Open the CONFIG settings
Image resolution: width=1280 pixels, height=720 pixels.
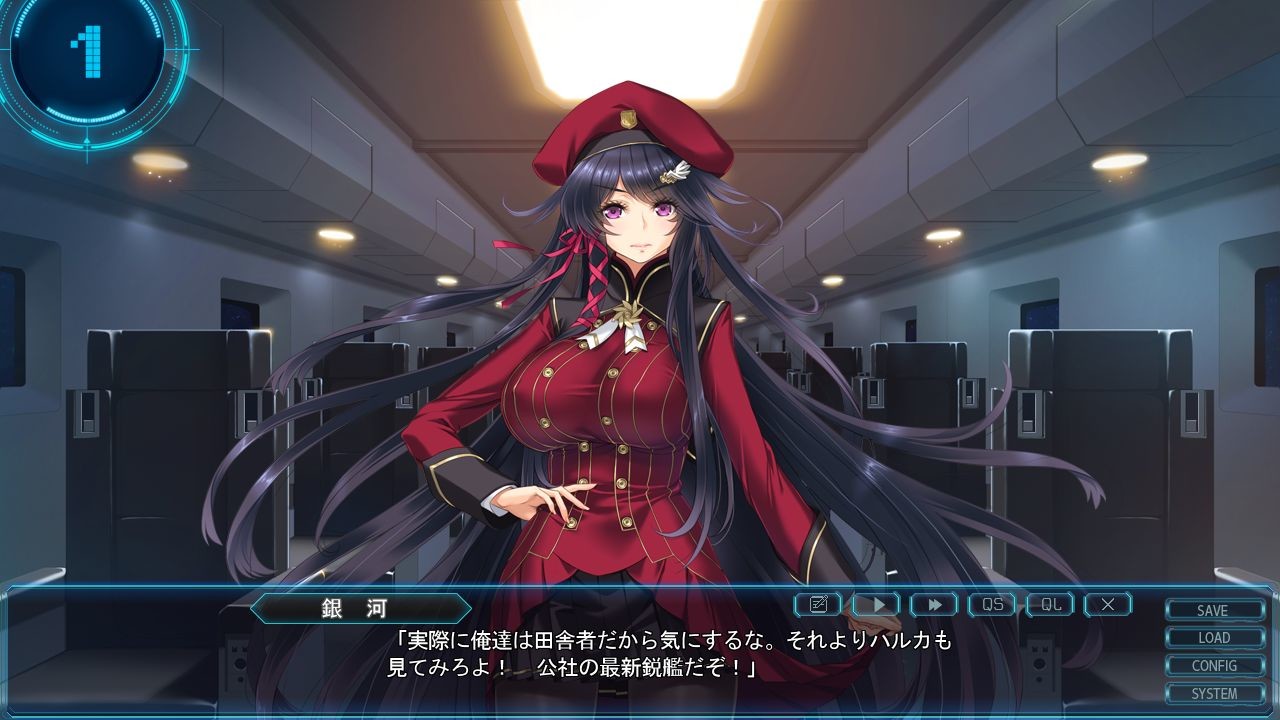tap(1213, 666)
